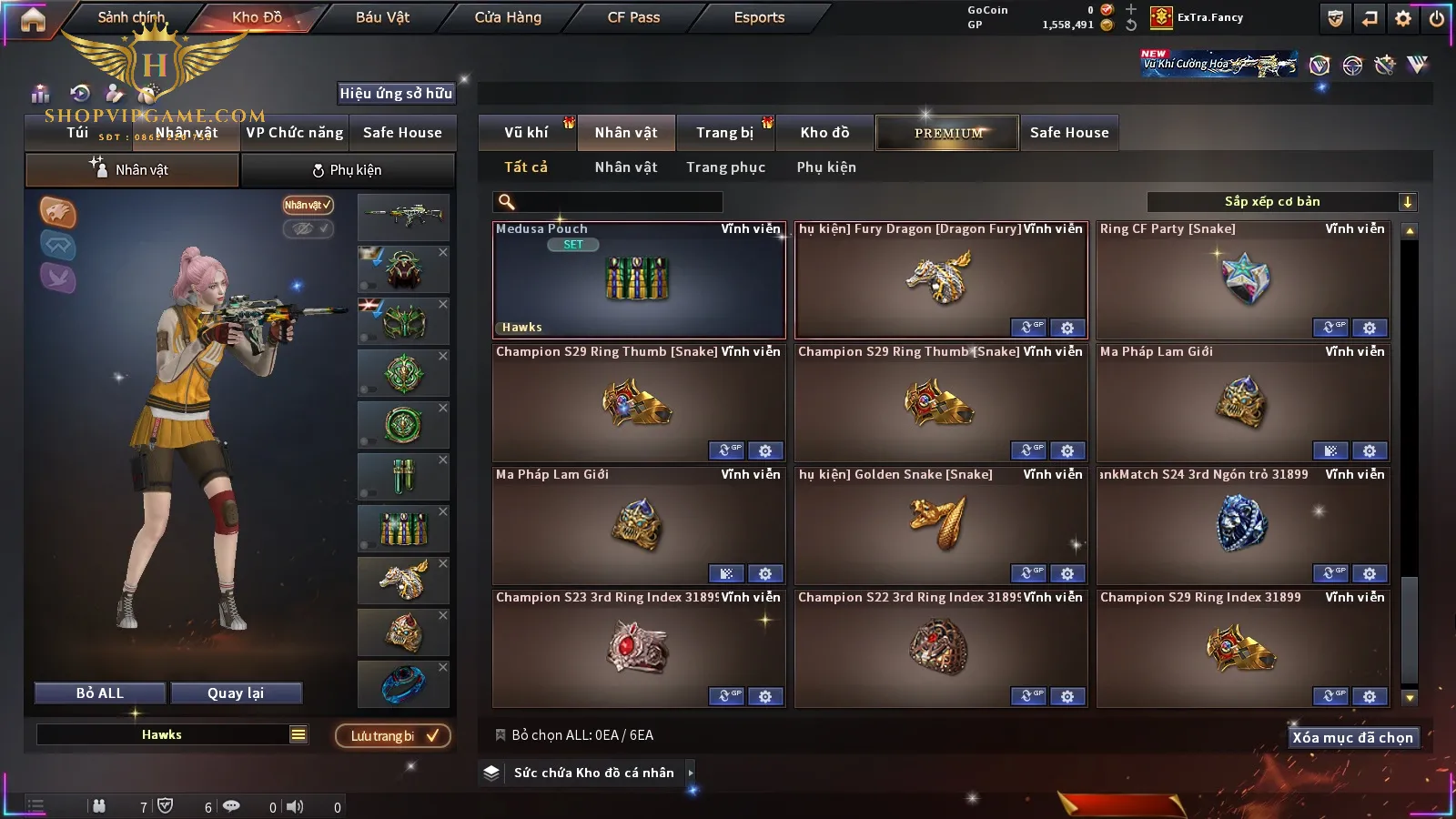1456x819 pixels.
Task: Select the Trang phục filter
Action: point(725,167)
